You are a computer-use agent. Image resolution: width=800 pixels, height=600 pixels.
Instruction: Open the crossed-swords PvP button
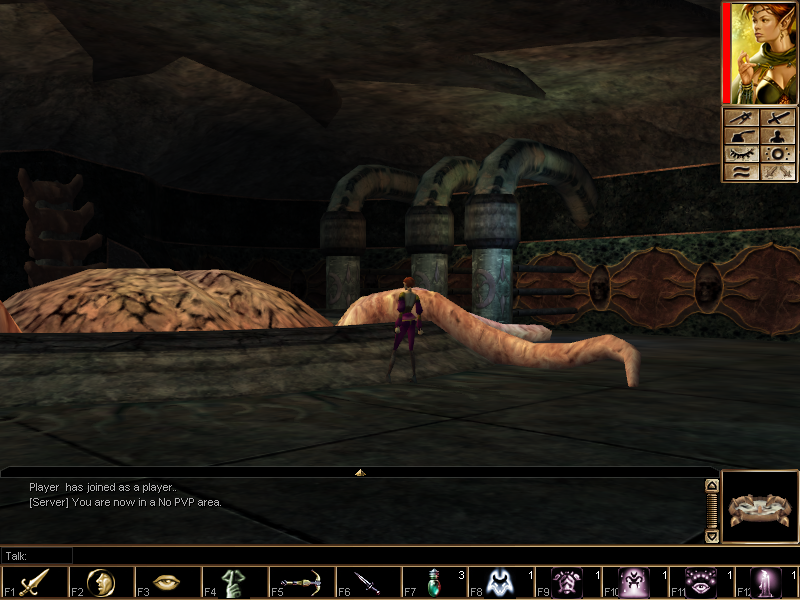pos(778,172)
